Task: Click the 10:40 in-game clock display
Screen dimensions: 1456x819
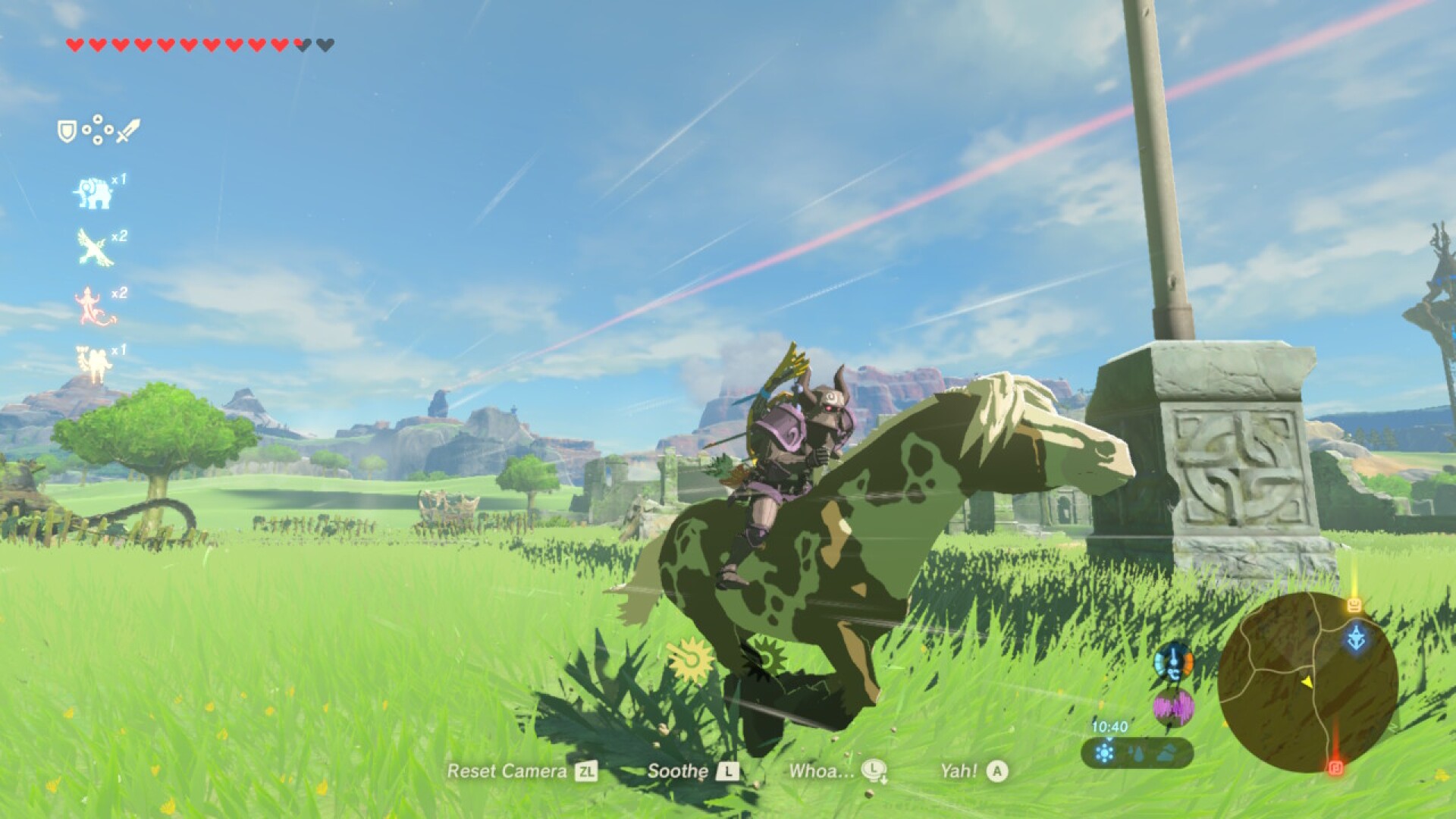Action: pos(1110,726)
